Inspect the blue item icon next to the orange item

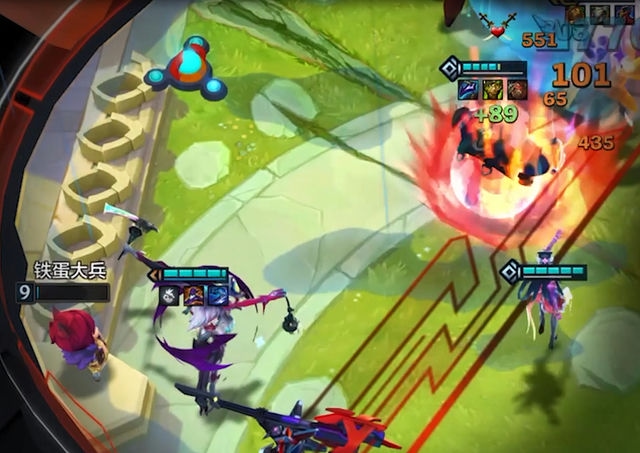[x=217, y=295]
